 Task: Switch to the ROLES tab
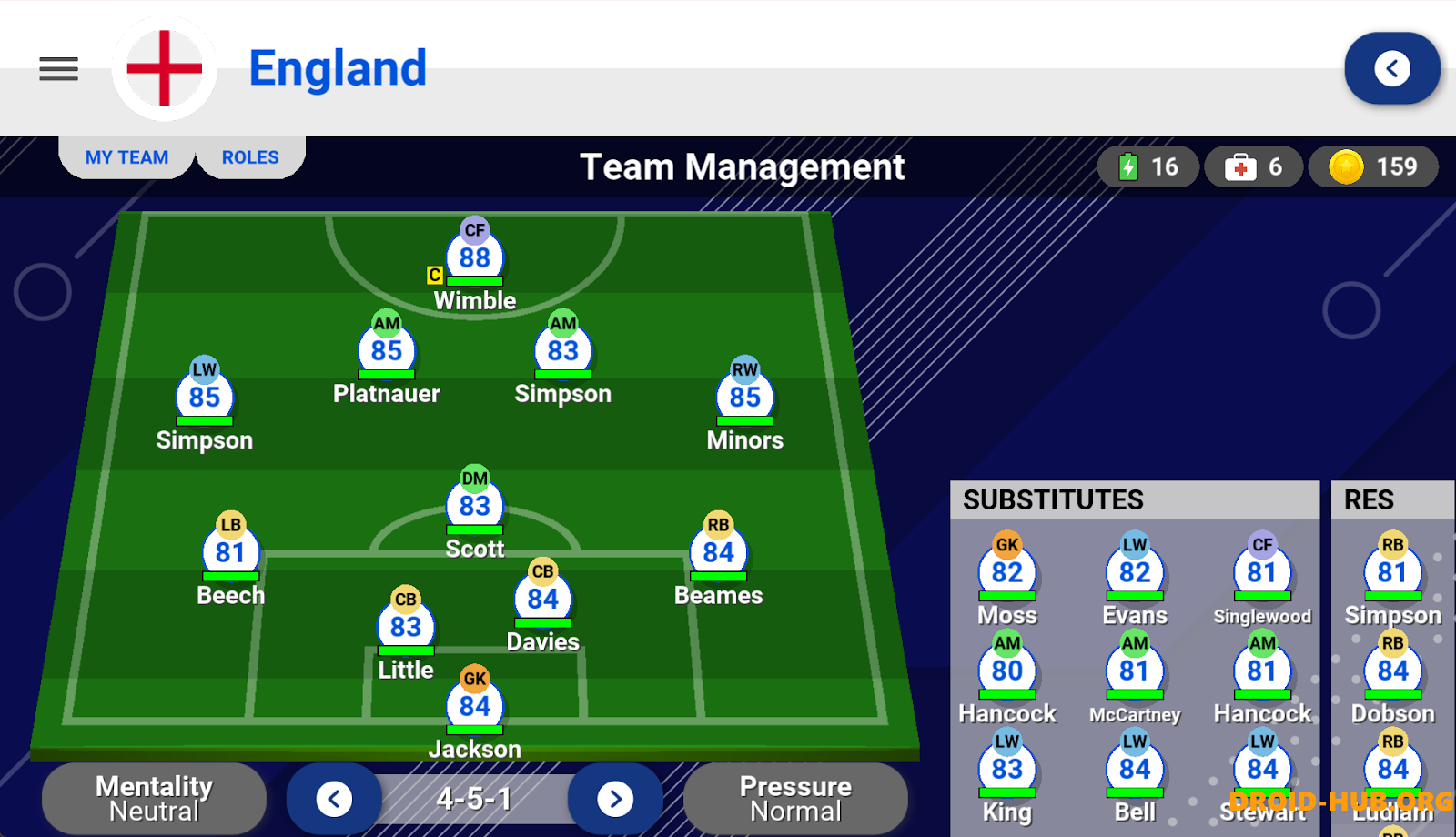point(250,156)
